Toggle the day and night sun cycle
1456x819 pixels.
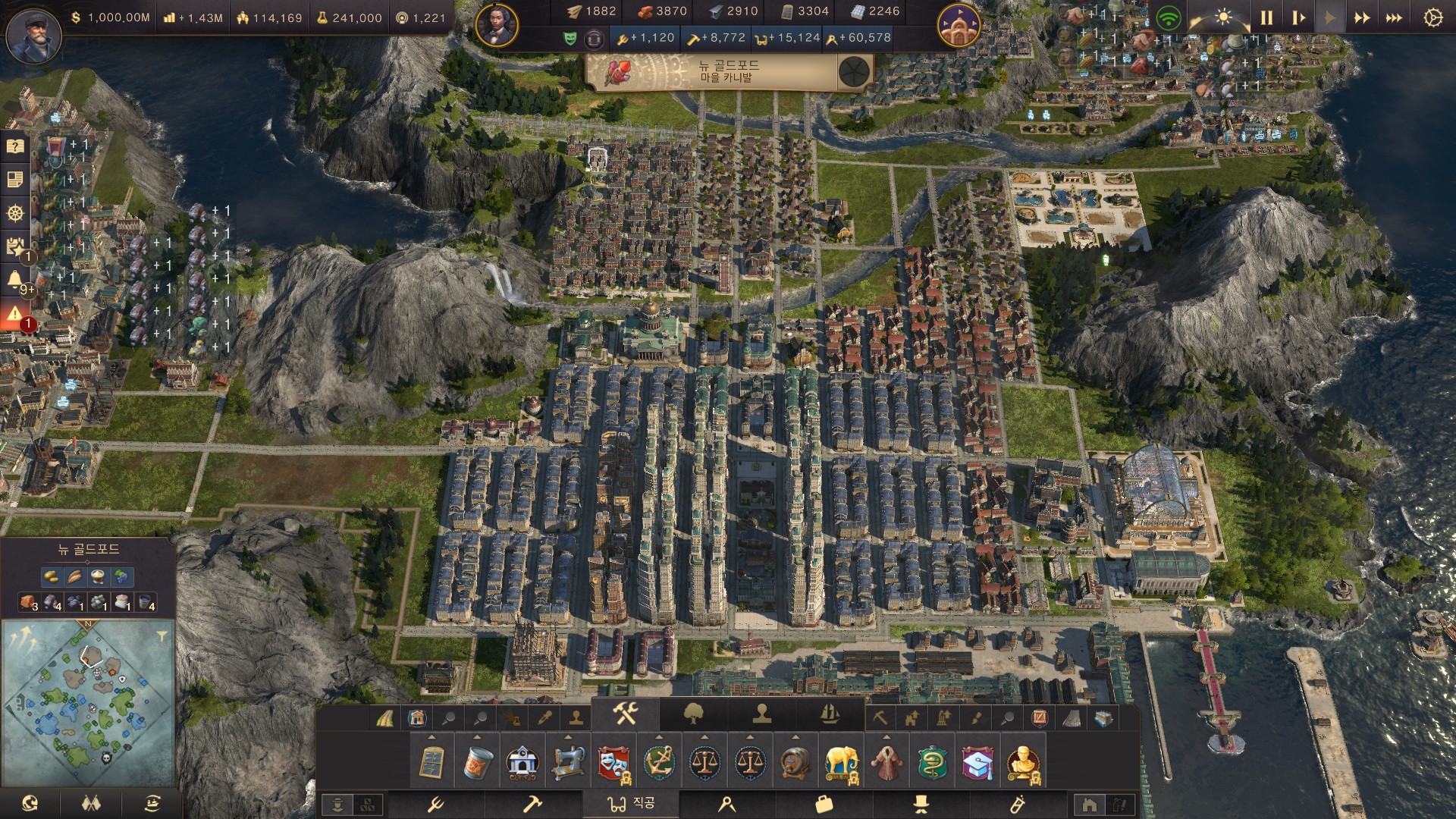1223,17
